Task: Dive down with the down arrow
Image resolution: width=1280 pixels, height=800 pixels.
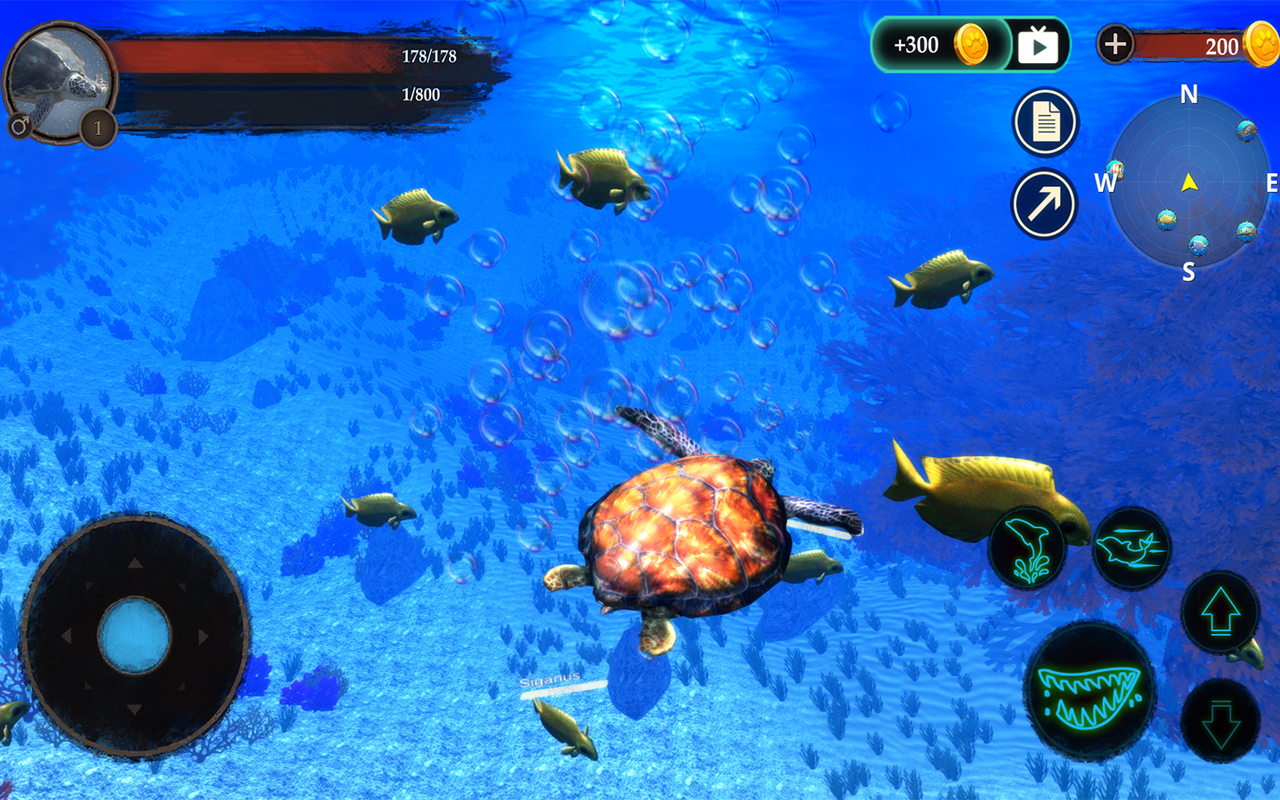Action: (1219, 721)
